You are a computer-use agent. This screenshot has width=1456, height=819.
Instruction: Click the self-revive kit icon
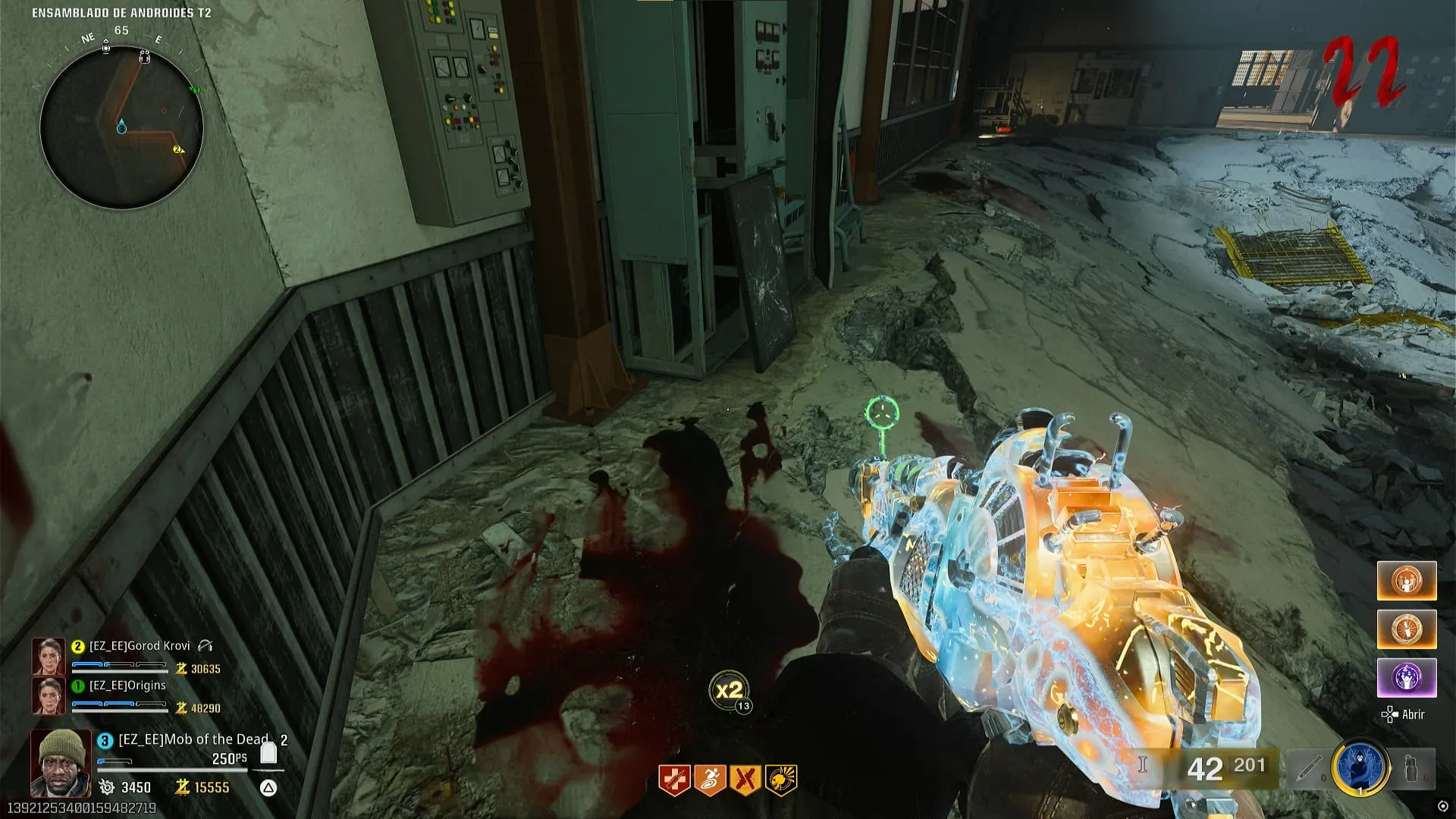[x=268, y=754]
